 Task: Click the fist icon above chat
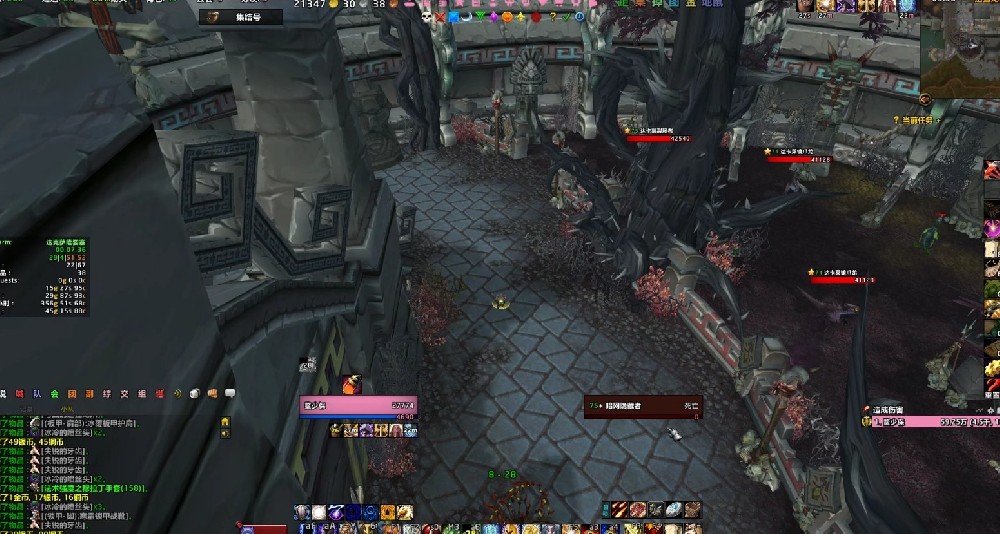coord(211,393)
